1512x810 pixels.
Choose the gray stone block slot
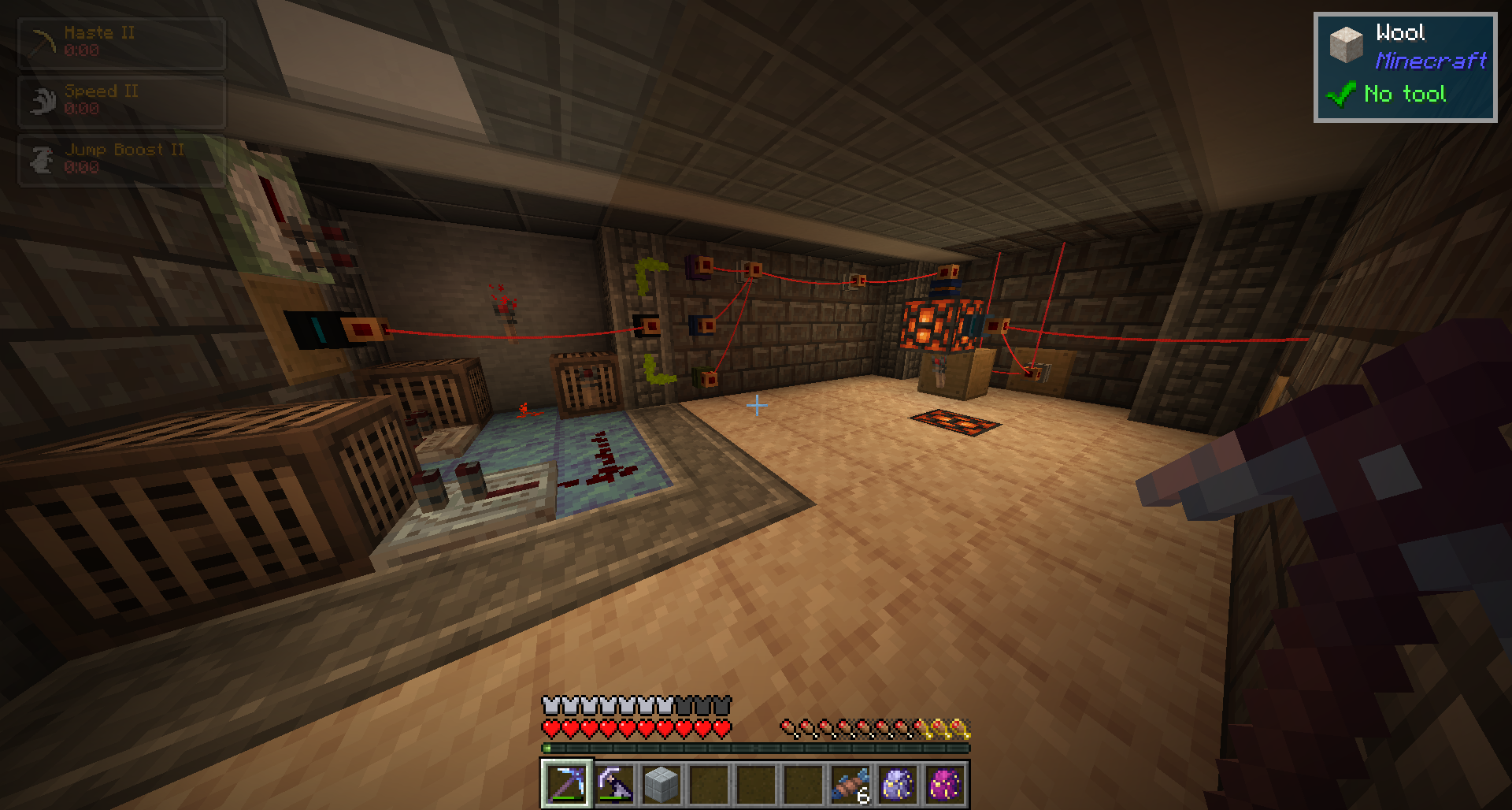[661, 784]
